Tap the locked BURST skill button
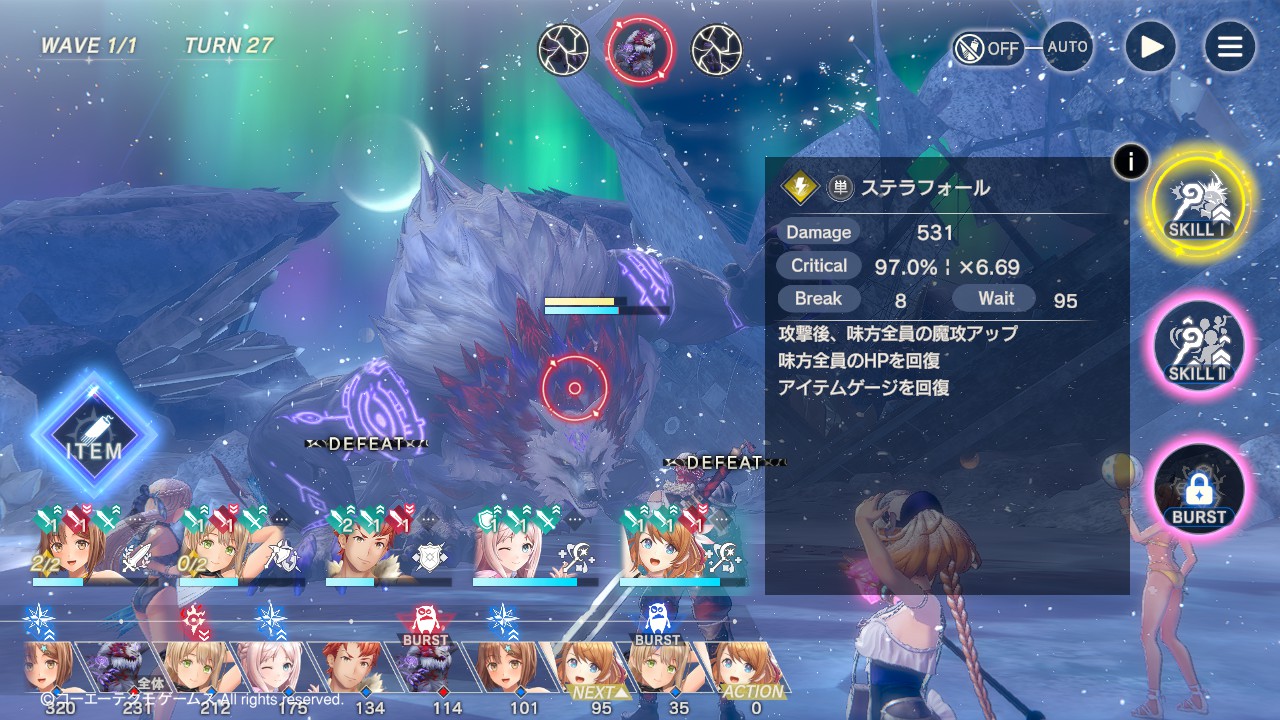 [1198, 490]
